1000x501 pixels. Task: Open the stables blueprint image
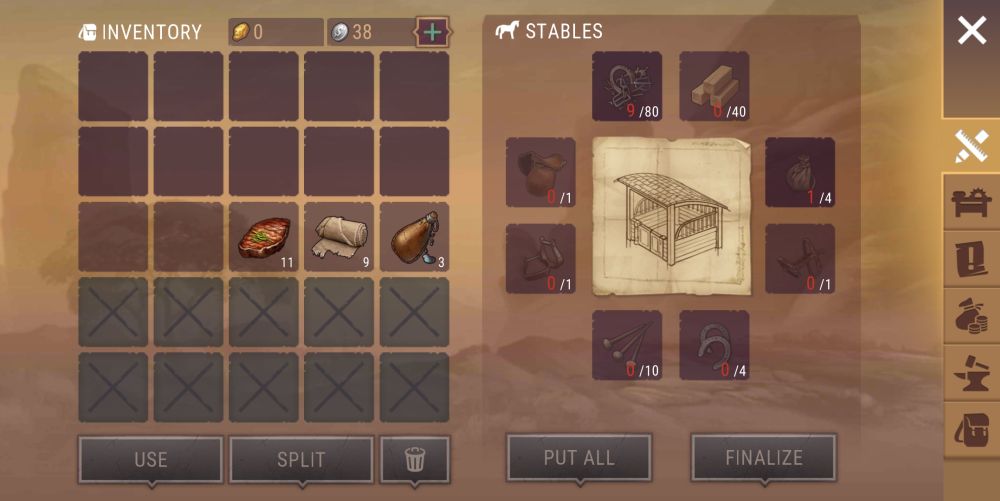670,216
